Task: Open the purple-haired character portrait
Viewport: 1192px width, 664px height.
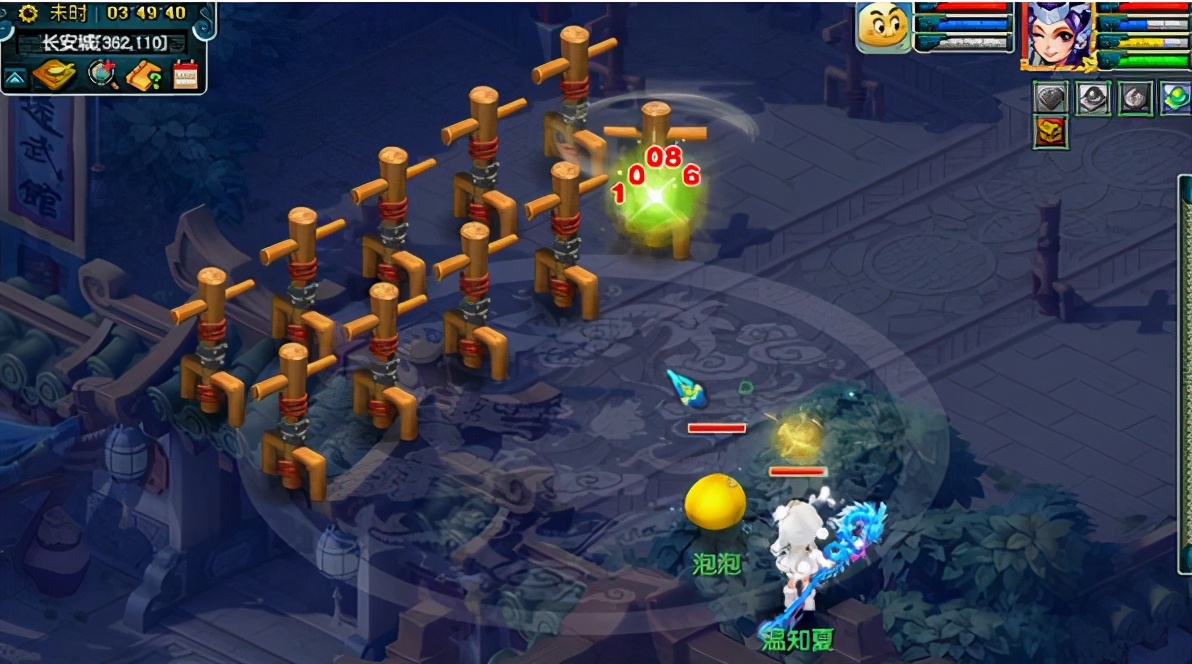Action: point(1056,35)
